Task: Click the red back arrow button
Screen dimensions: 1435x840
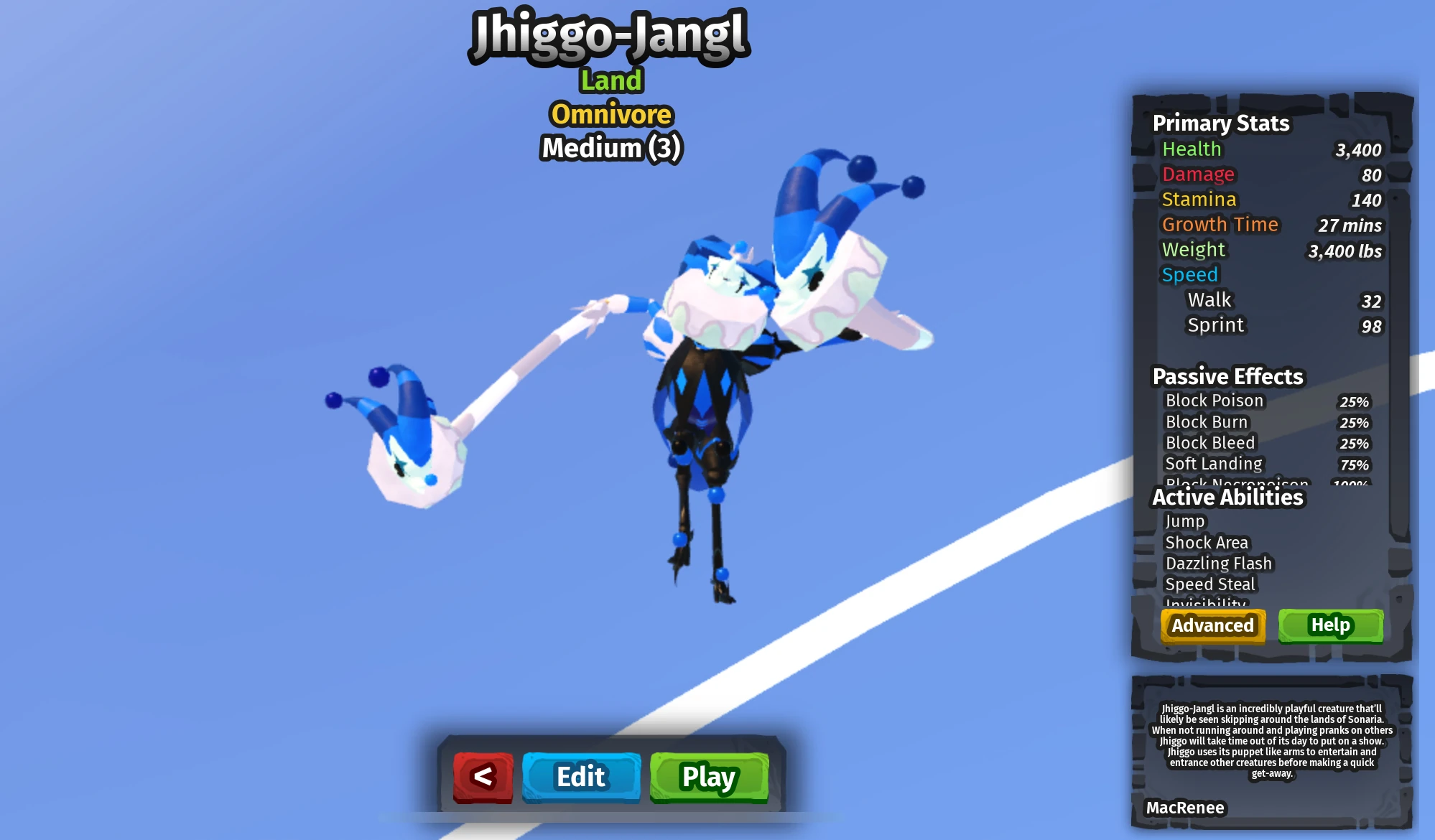Action: click(483, 777)
